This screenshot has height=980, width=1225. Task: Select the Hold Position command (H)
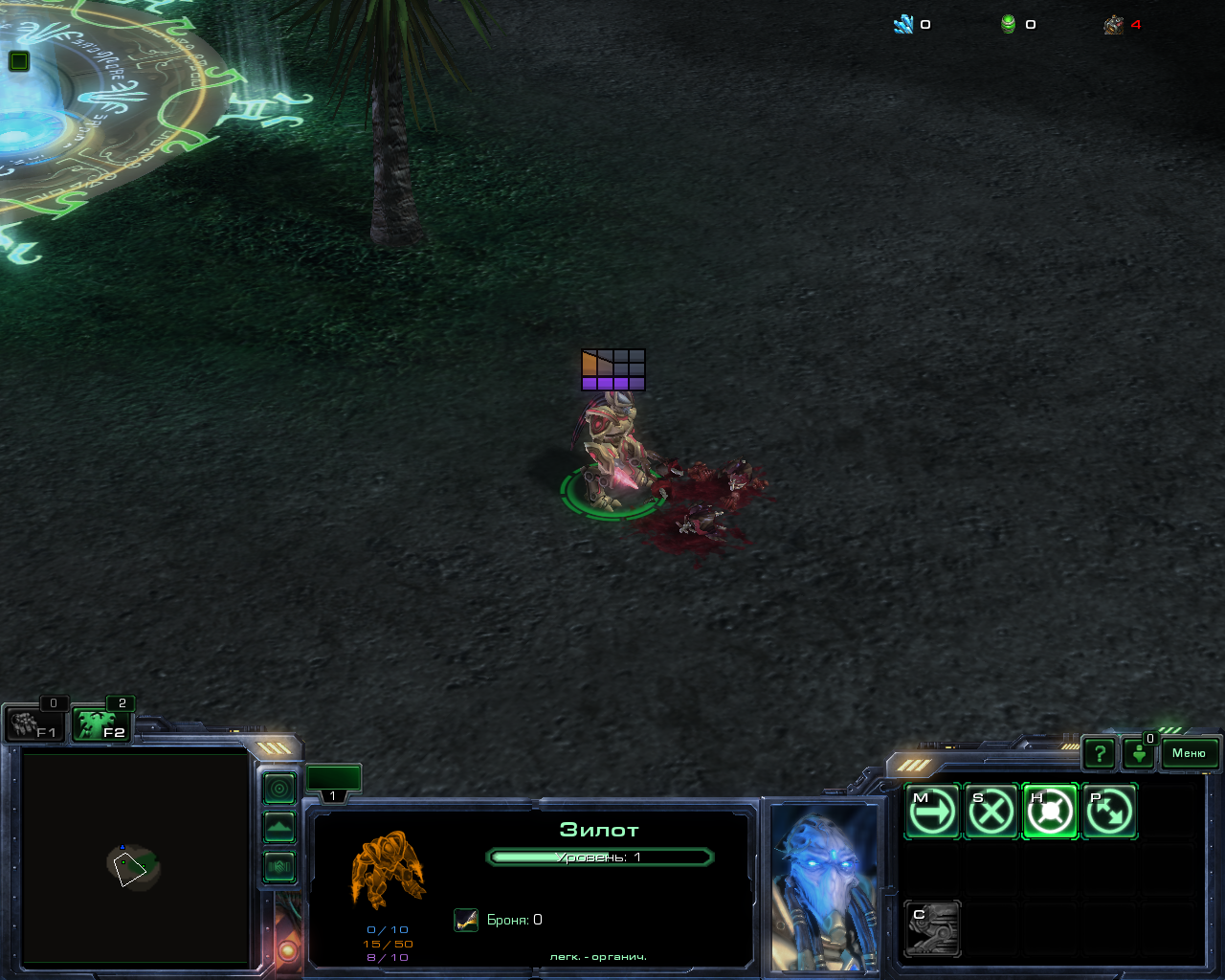coord(1050,812)
